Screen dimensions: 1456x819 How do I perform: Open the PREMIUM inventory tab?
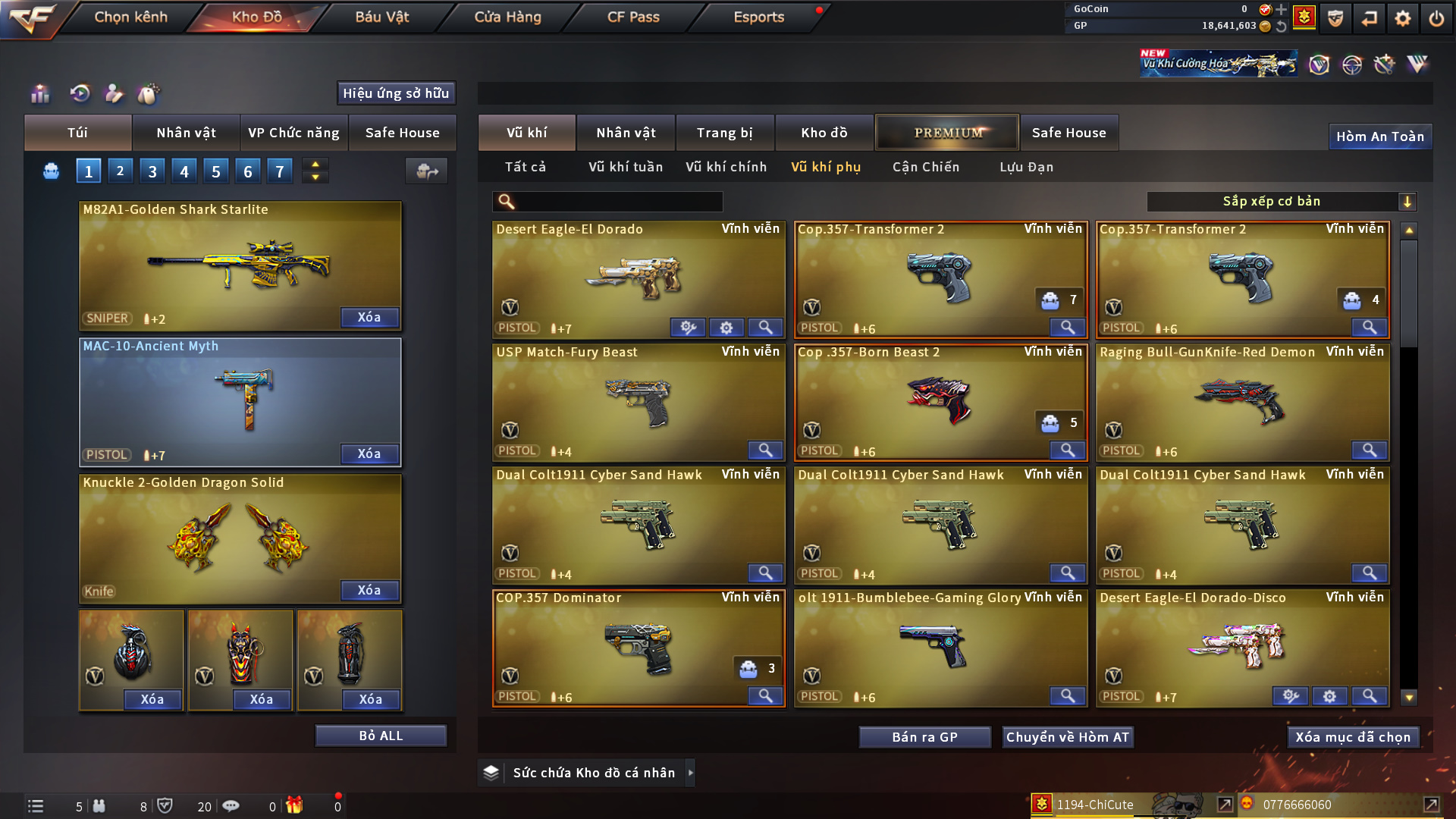948,133
